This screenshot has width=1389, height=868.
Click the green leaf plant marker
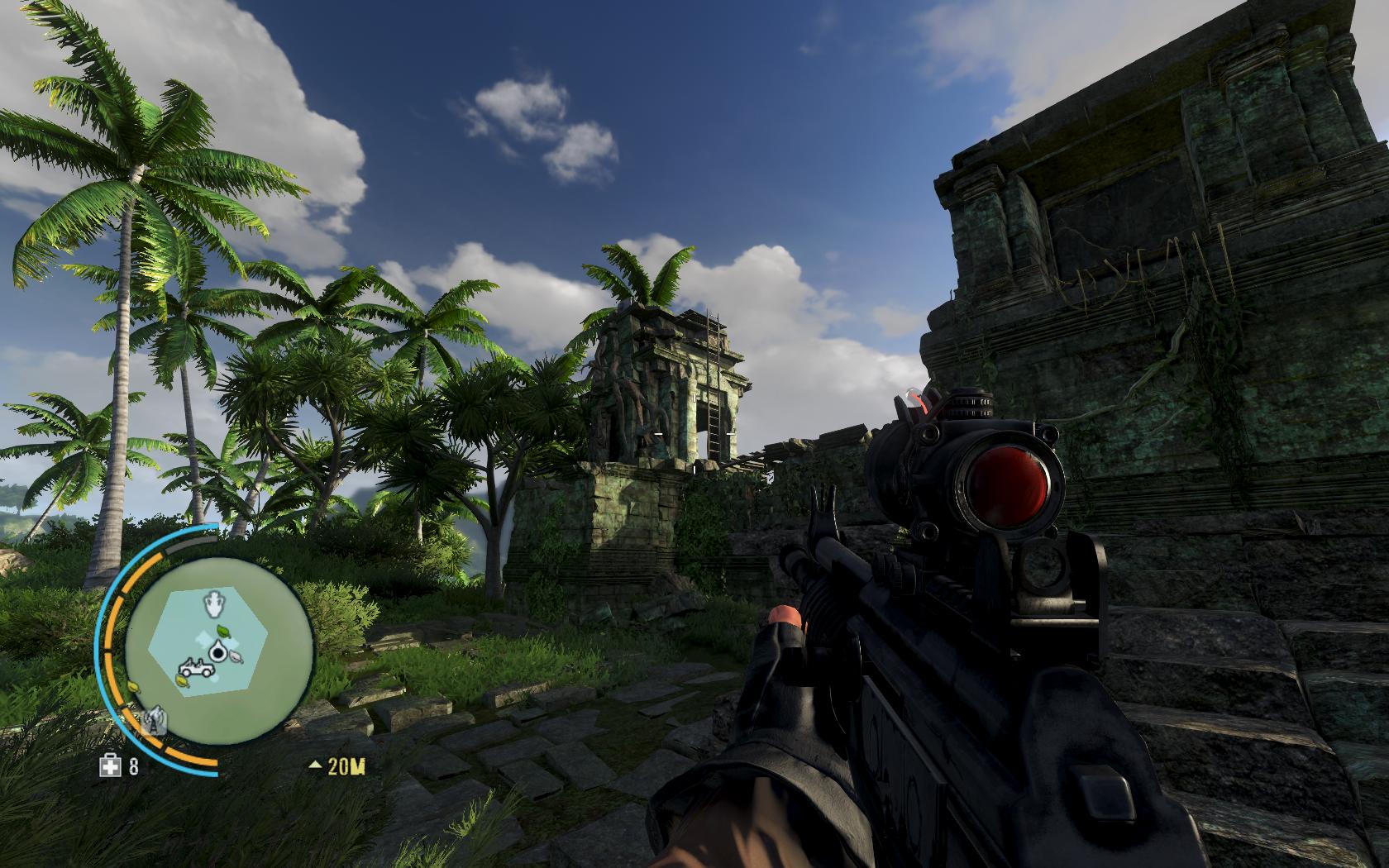coord(222,631)
